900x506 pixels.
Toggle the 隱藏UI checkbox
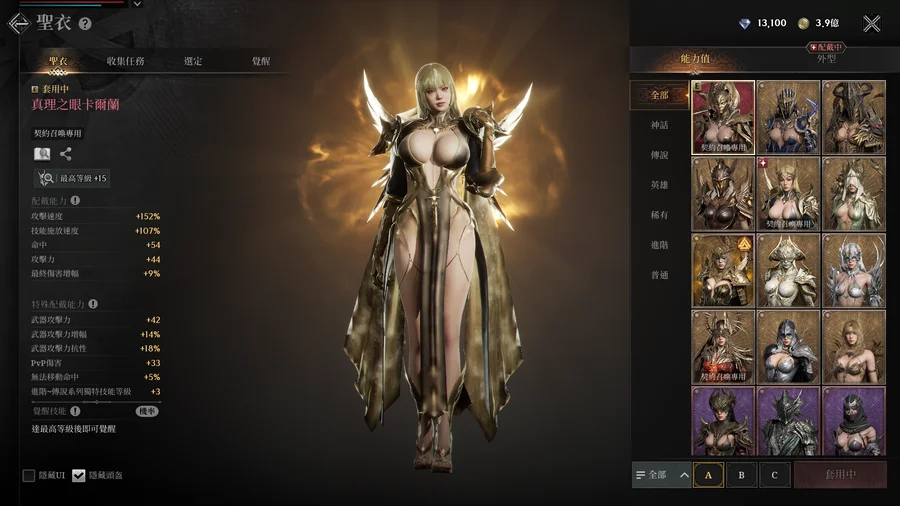tap(29, 475)
